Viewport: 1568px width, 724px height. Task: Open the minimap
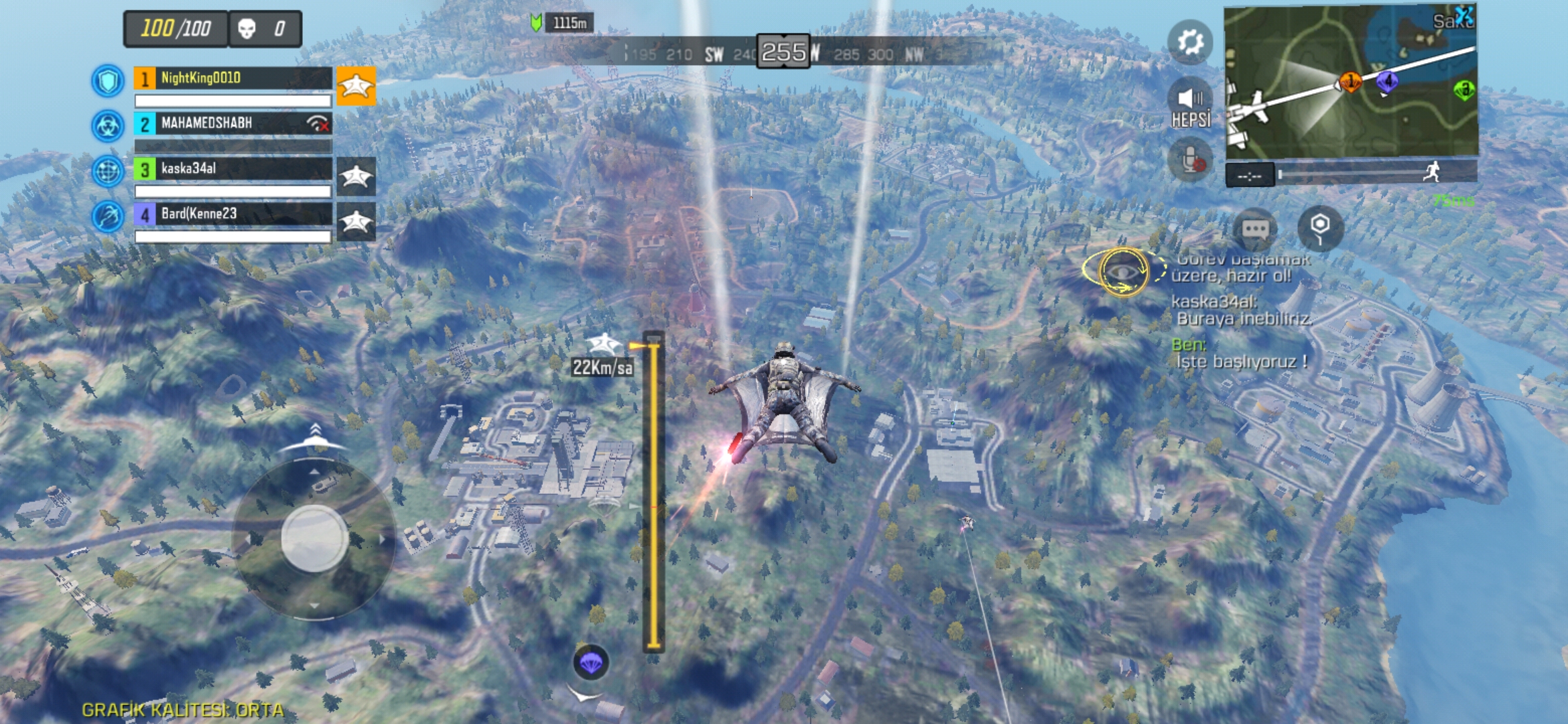tap(1350, 82)
